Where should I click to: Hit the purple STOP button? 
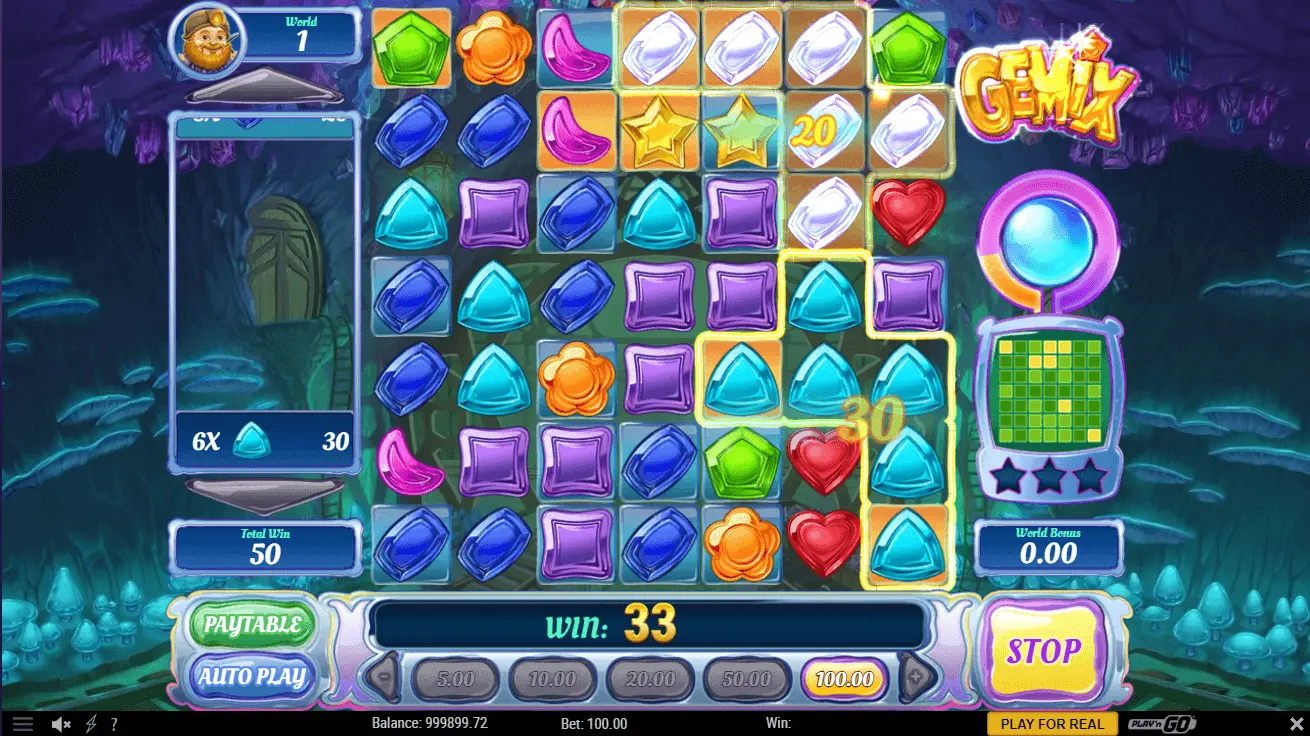(1043, 652)
